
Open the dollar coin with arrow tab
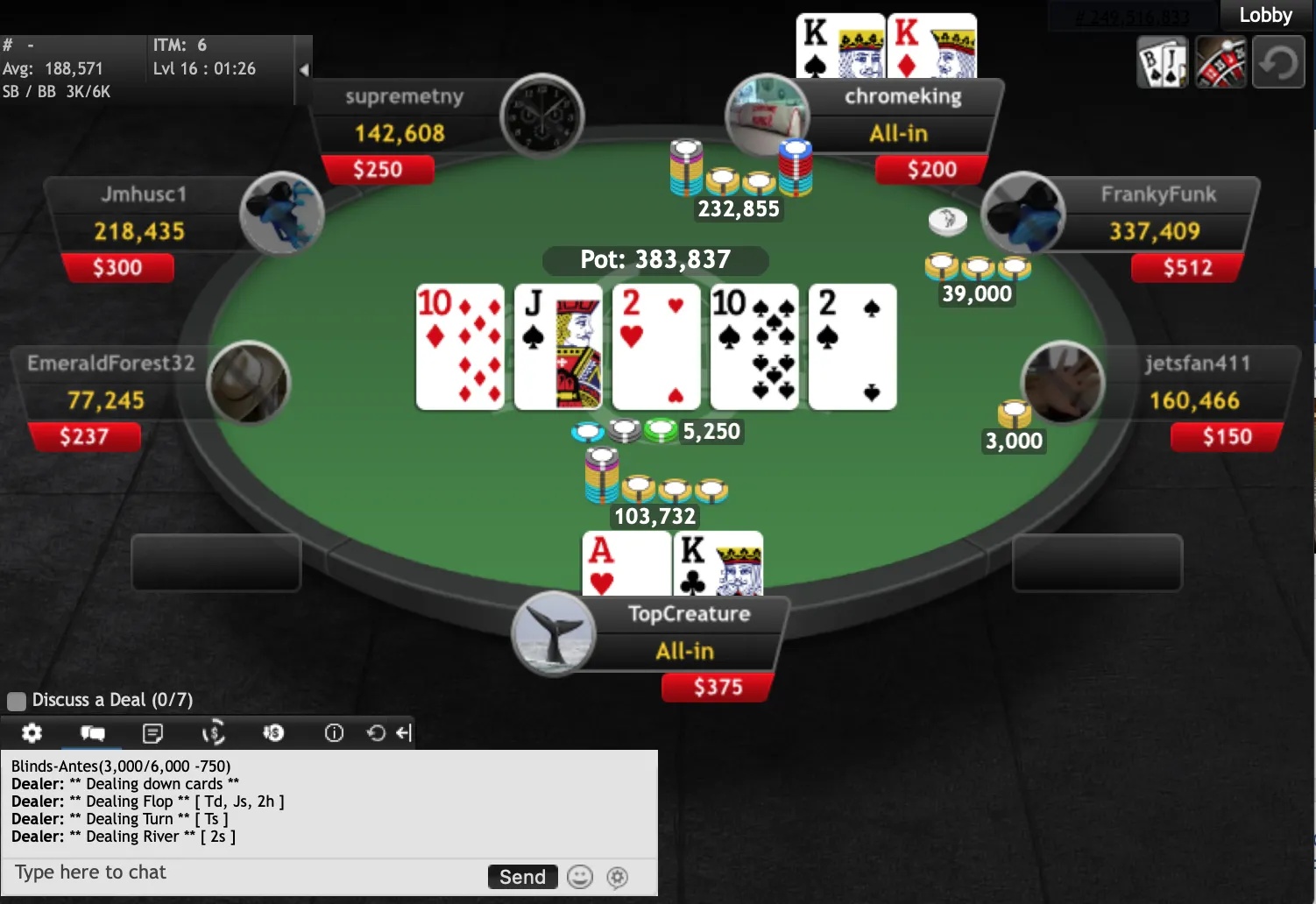[273, 733]
